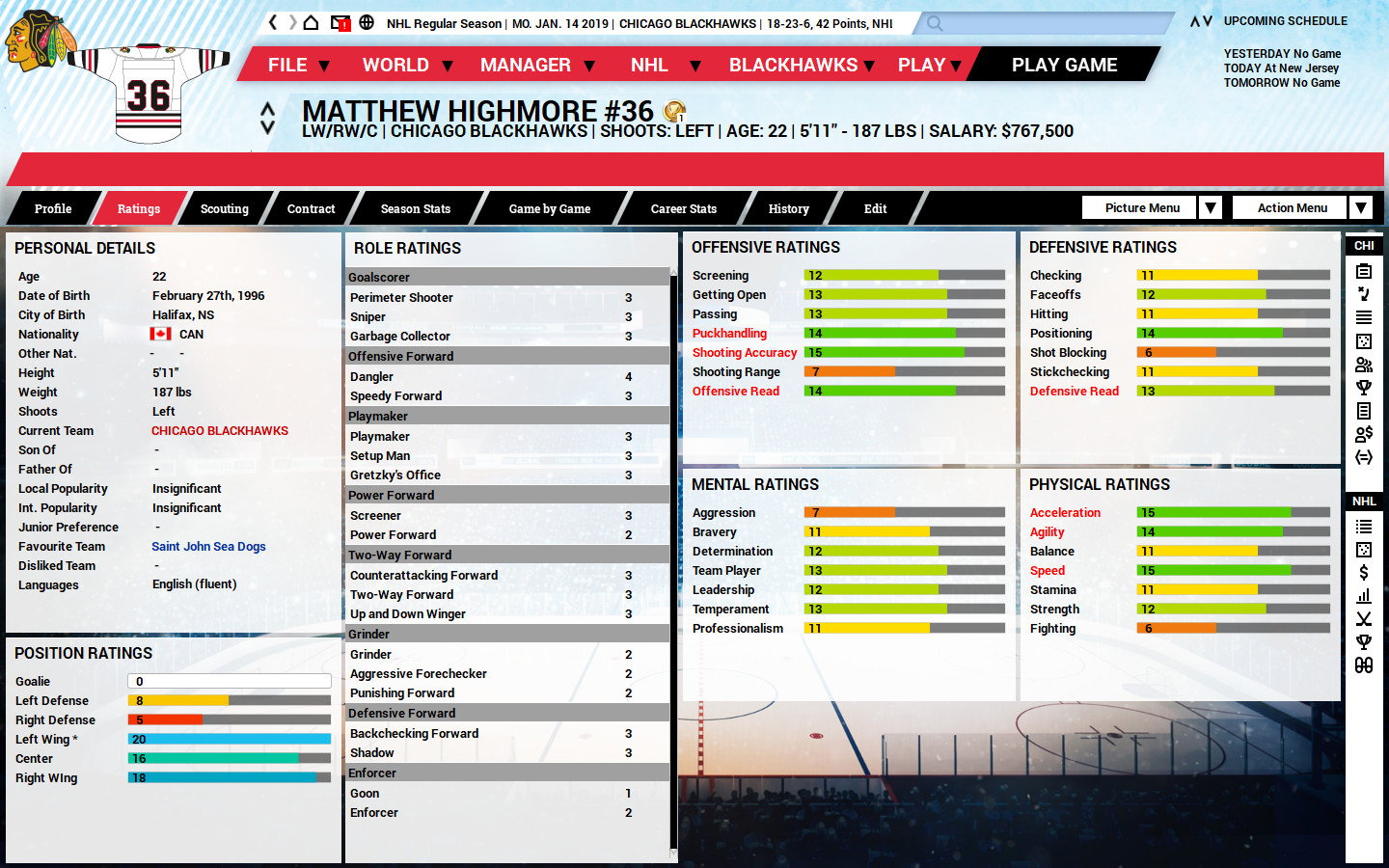This screenshot has width=1389, height=868.
Task: Open the Saint John Sea Dogs link
Action: click(x=208, y=546)
